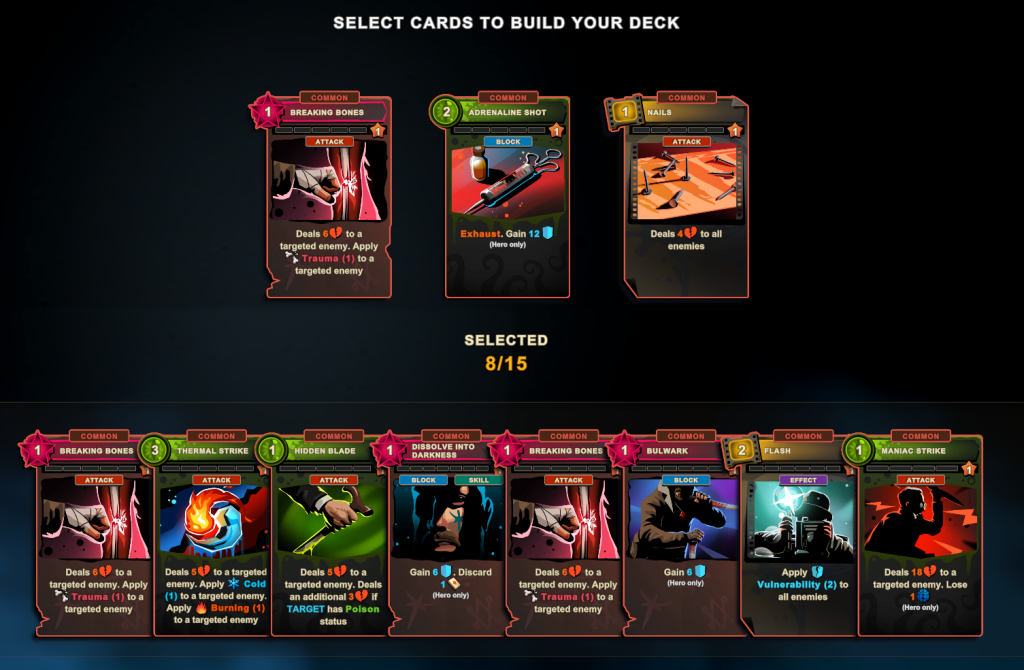Choose the Bulwark block card
Screen dimensions: 1024x670
pyautogui.click(x=685, y=535)
